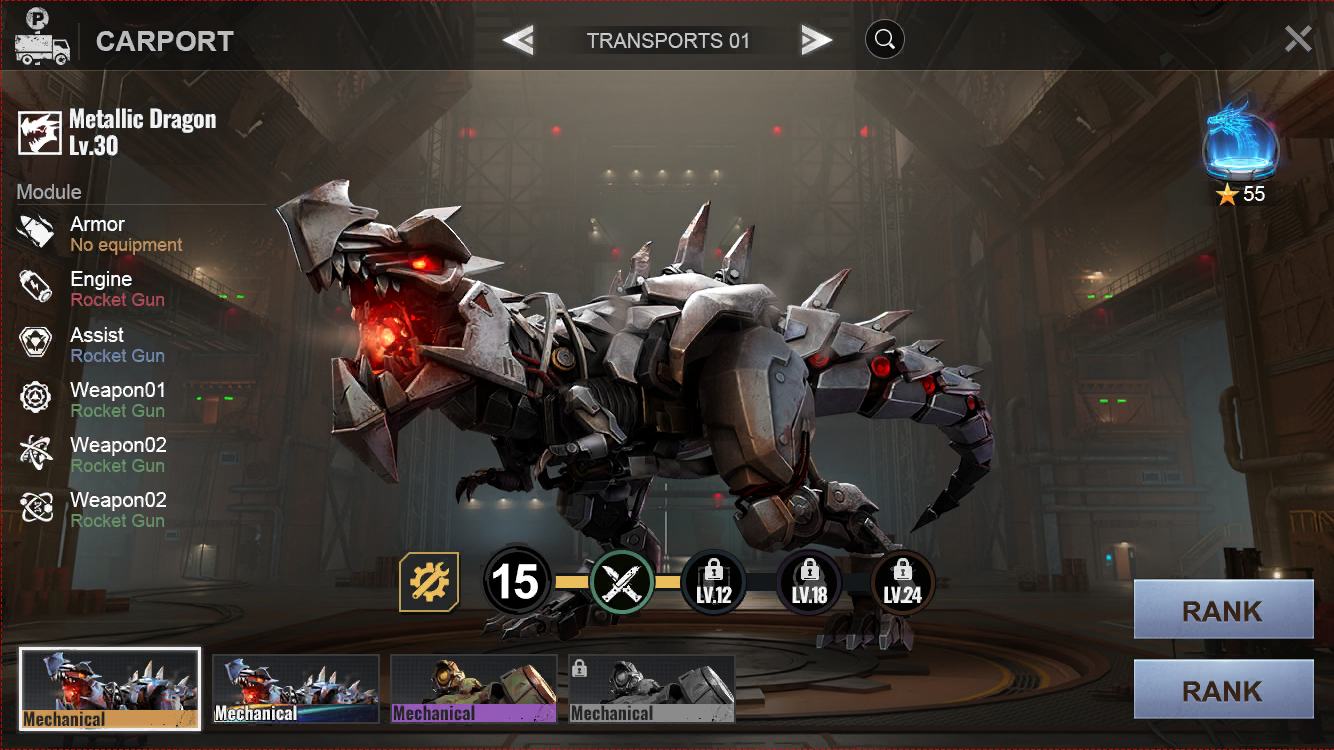This screenshot has height=750, width=1334.
Task: Activate the crossed swords skill node
Action: (x=622, y=581)
